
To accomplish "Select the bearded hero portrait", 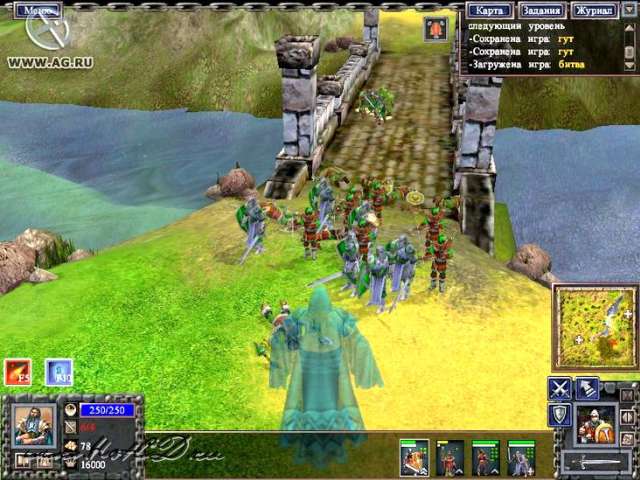I will [x=35, y=427].
